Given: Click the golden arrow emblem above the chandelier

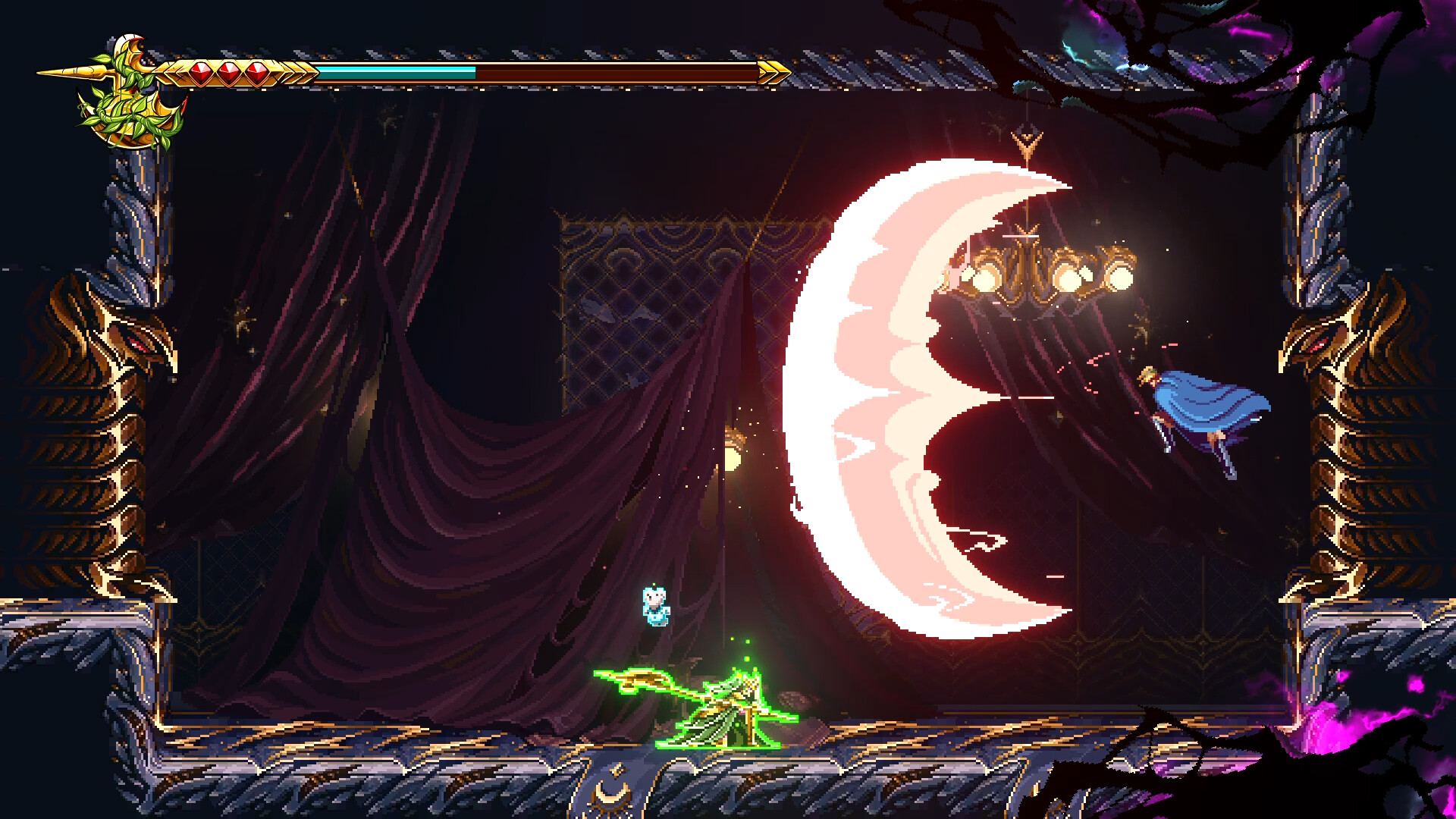Looking at the screenshot, I should pos(1028,140).
